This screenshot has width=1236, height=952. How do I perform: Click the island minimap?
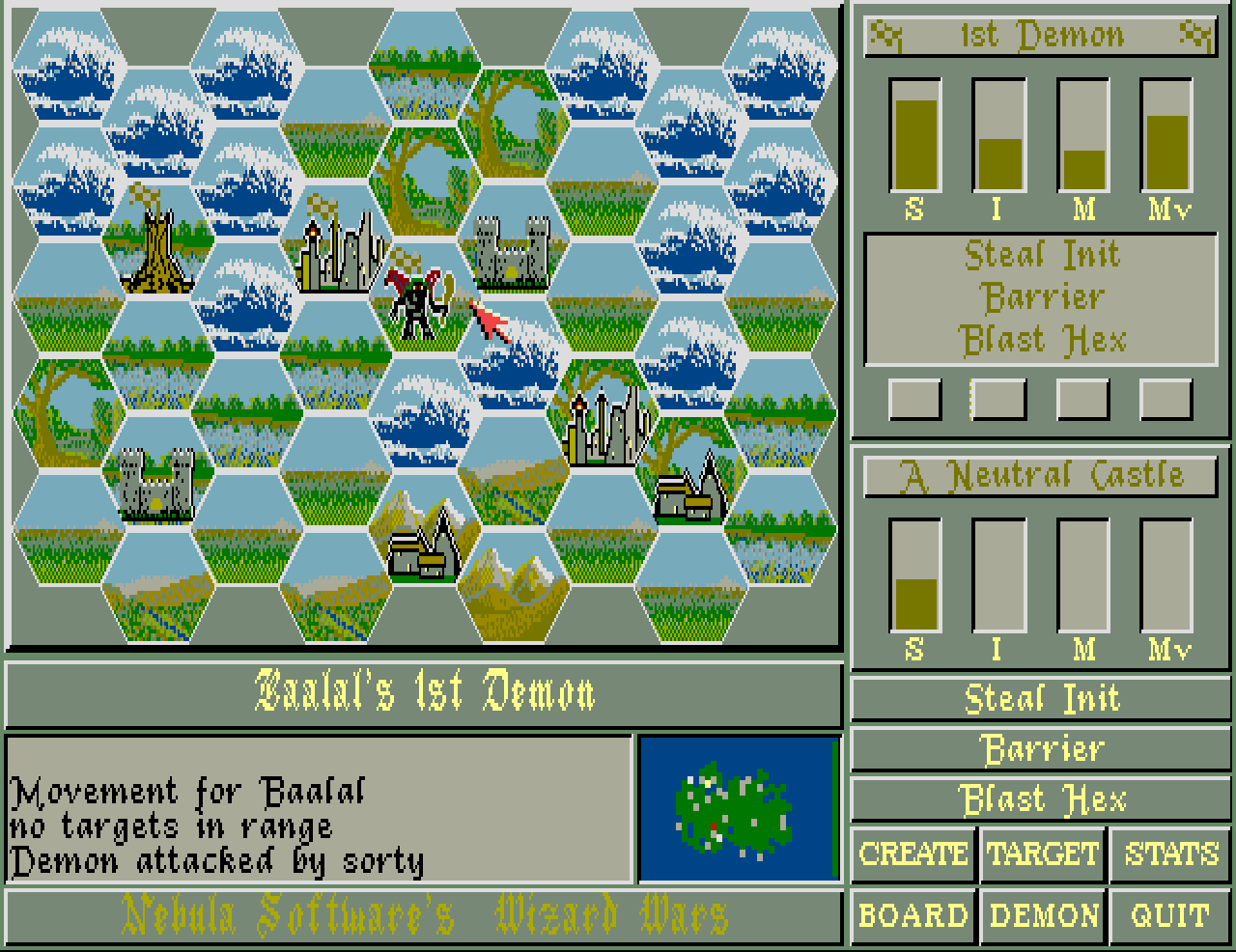pos(739,809)
